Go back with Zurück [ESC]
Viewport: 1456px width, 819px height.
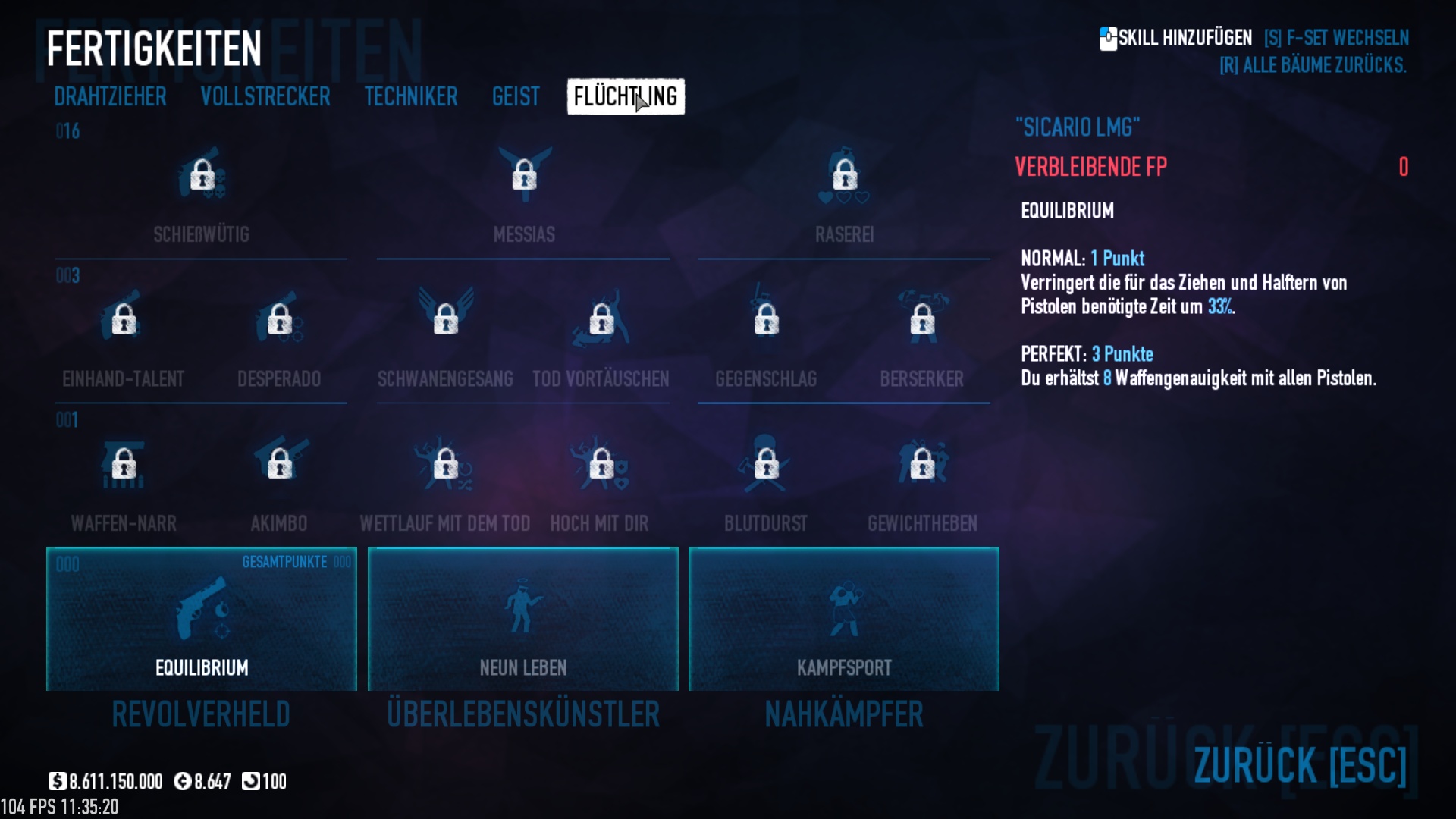[1300, 764]
